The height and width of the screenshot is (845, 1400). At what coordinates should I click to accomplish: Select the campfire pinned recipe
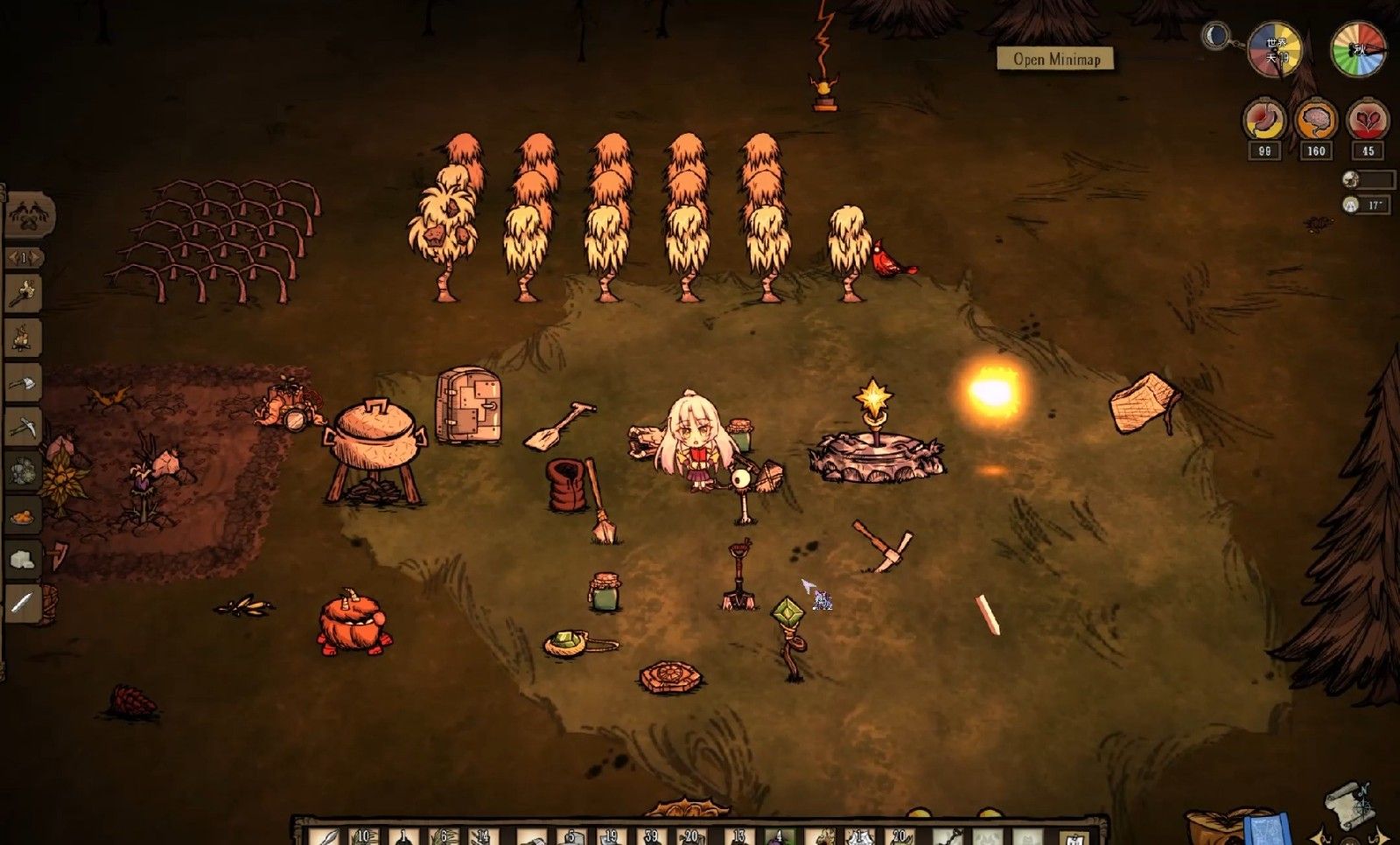(23, 337)
